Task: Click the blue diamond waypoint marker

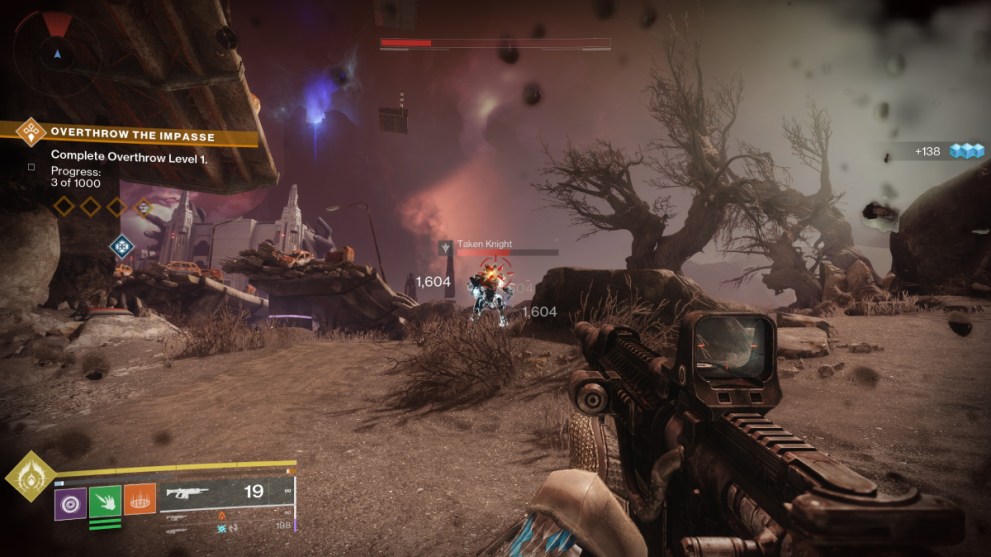Action: coord(122,245)
